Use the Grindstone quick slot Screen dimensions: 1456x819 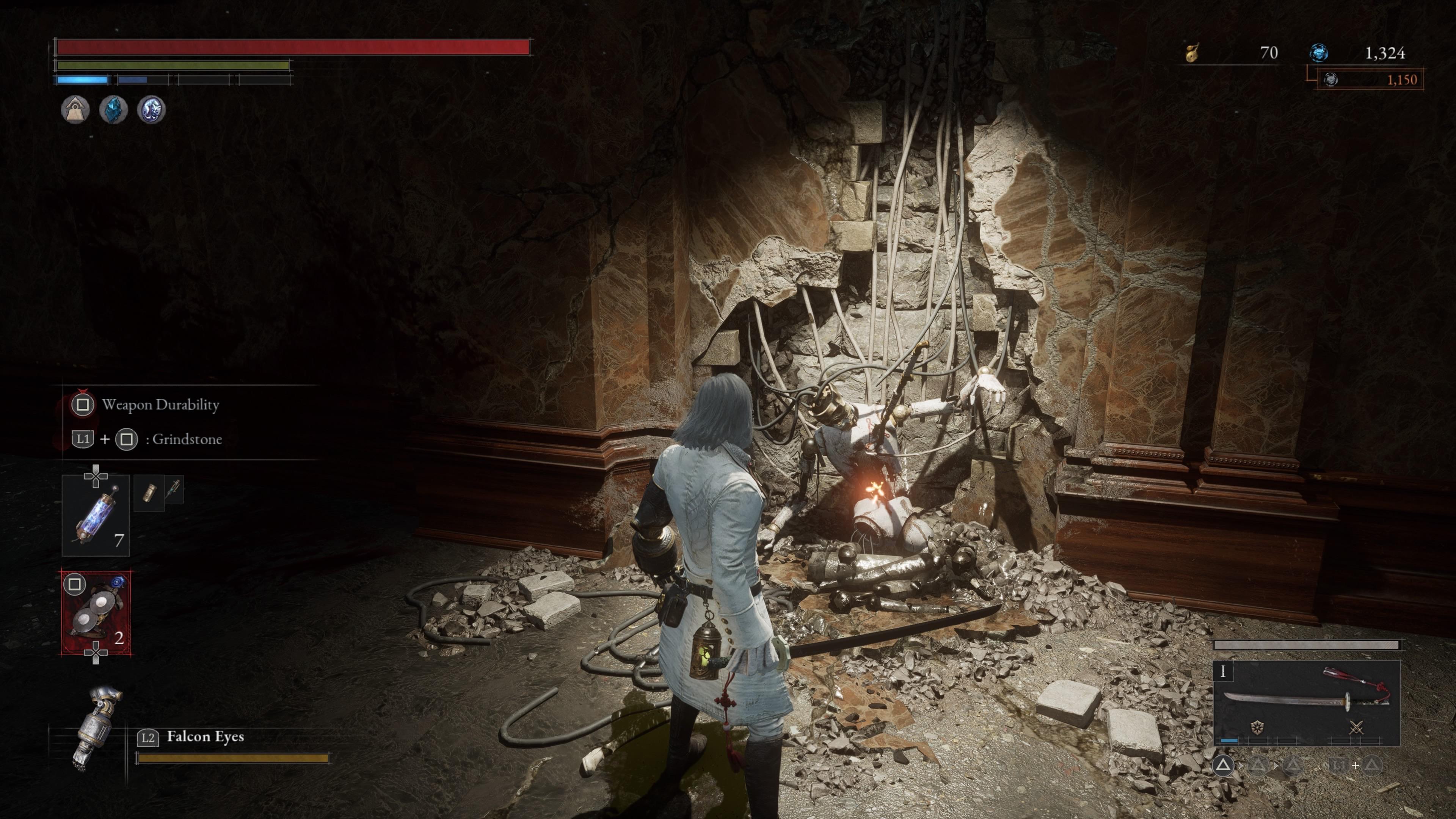[96, 613]
